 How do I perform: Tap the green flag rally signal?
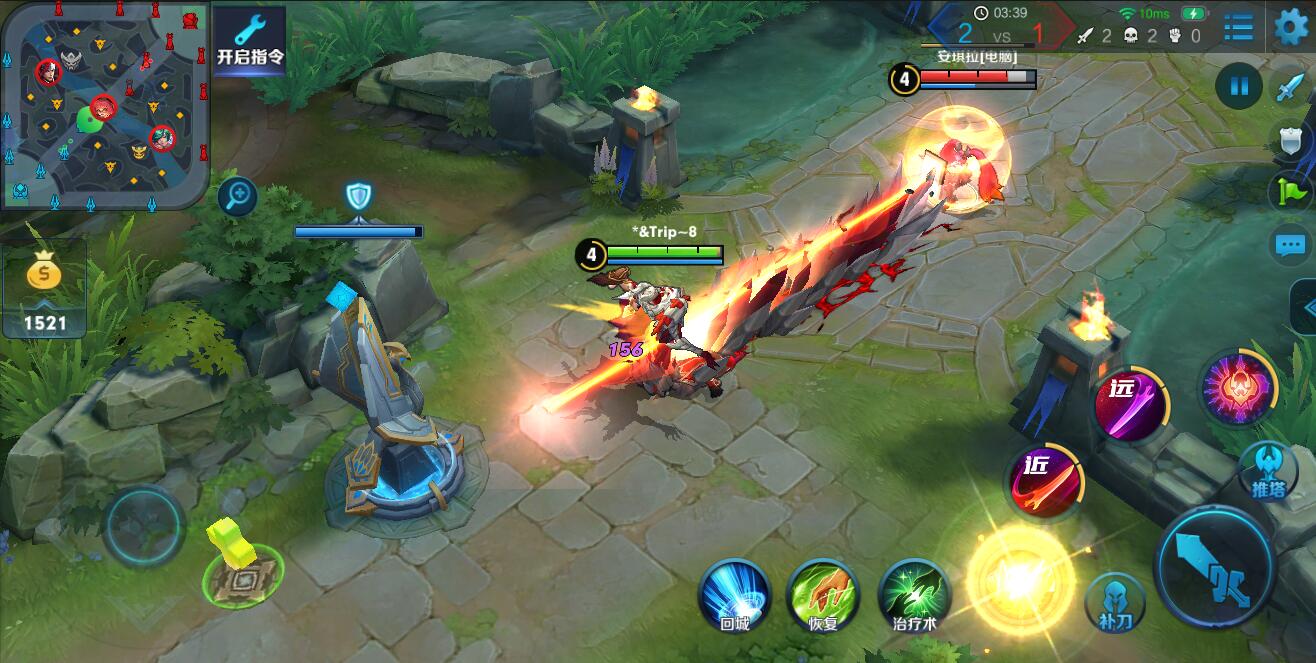click(1290, 191)
